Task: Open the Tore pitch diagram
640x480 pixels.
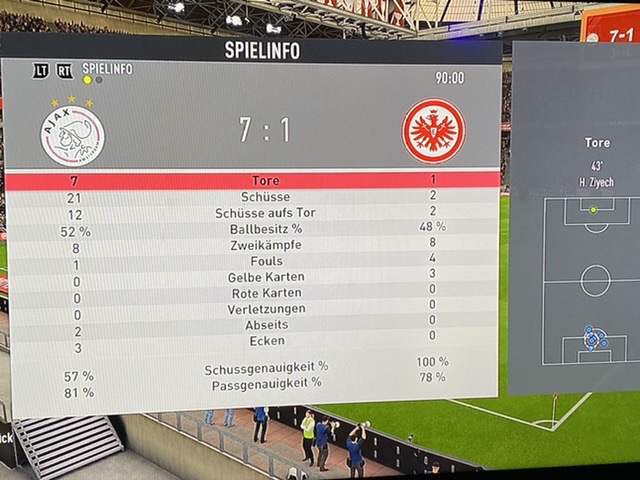Action: (x=594, y=281)
